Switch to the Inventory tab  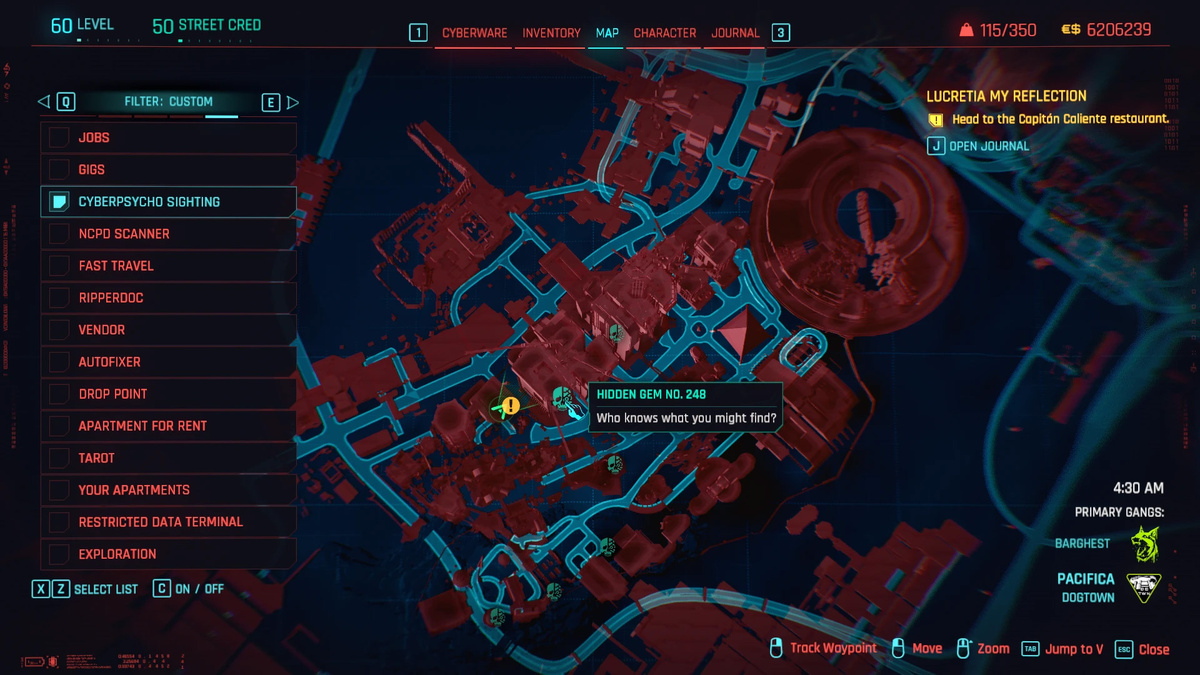551,33
